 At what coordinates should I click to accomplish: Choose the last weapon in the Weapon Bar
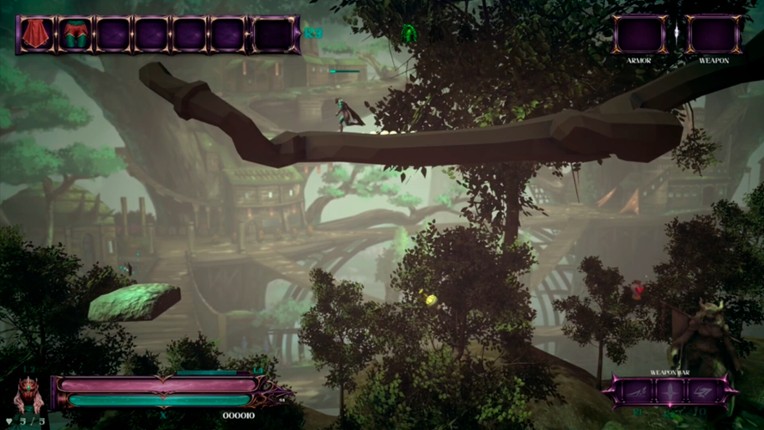(702, 391)
